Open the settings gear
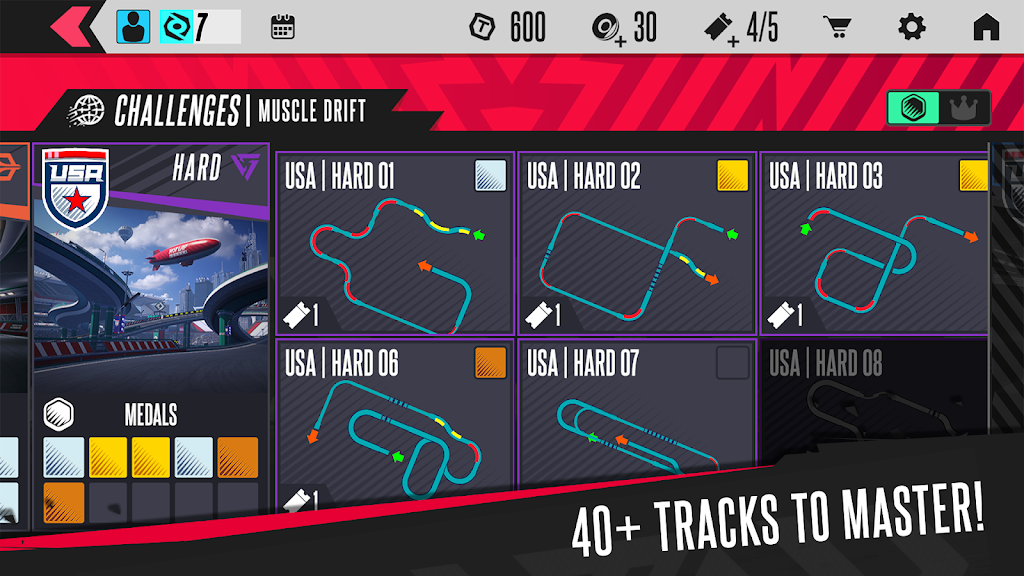Screen dimensions: 1024x576 pyautogui.click(x=911, y=27)
